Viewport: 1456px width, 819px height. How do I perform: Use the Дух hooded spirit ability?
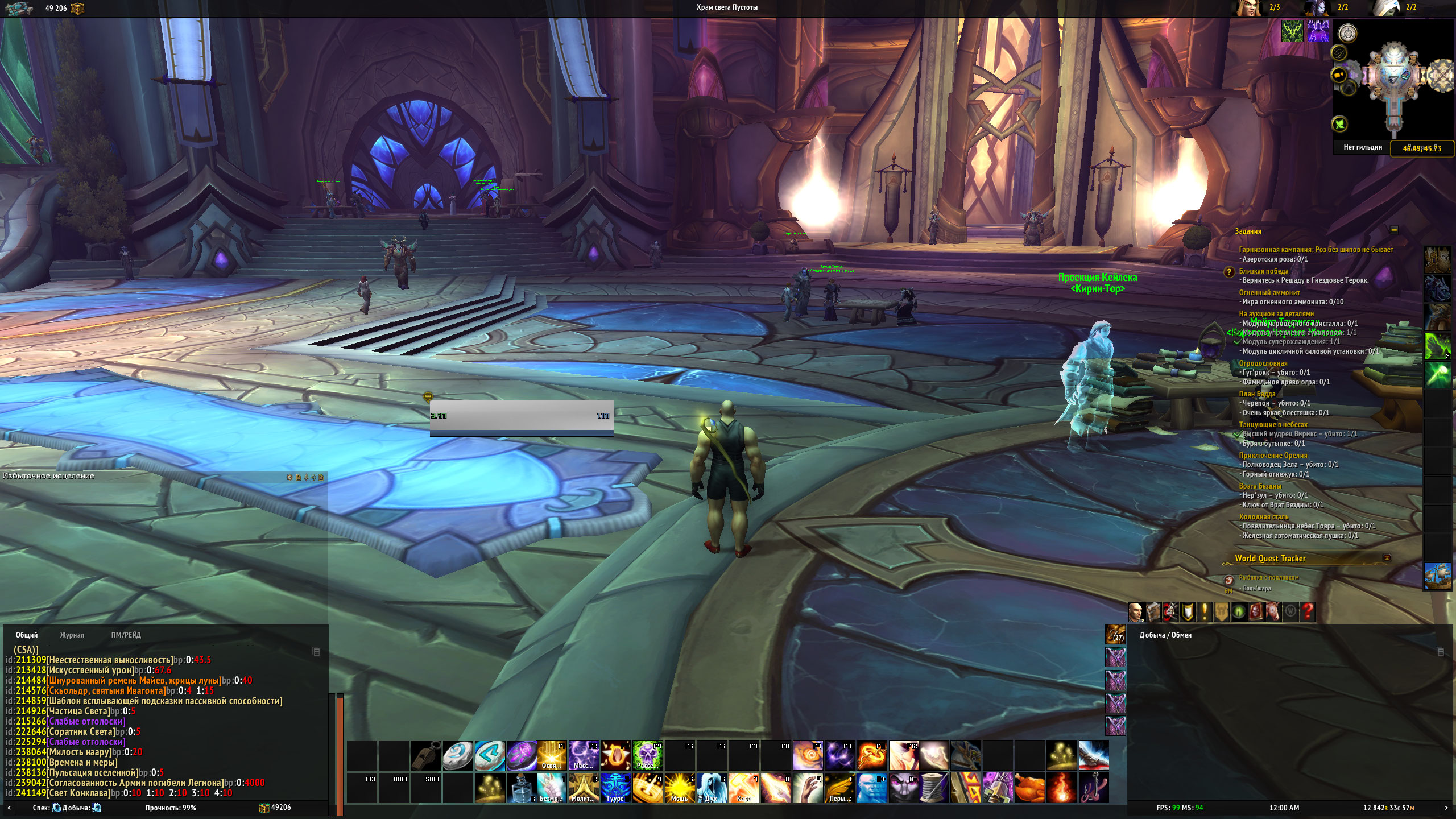point(712,787)
